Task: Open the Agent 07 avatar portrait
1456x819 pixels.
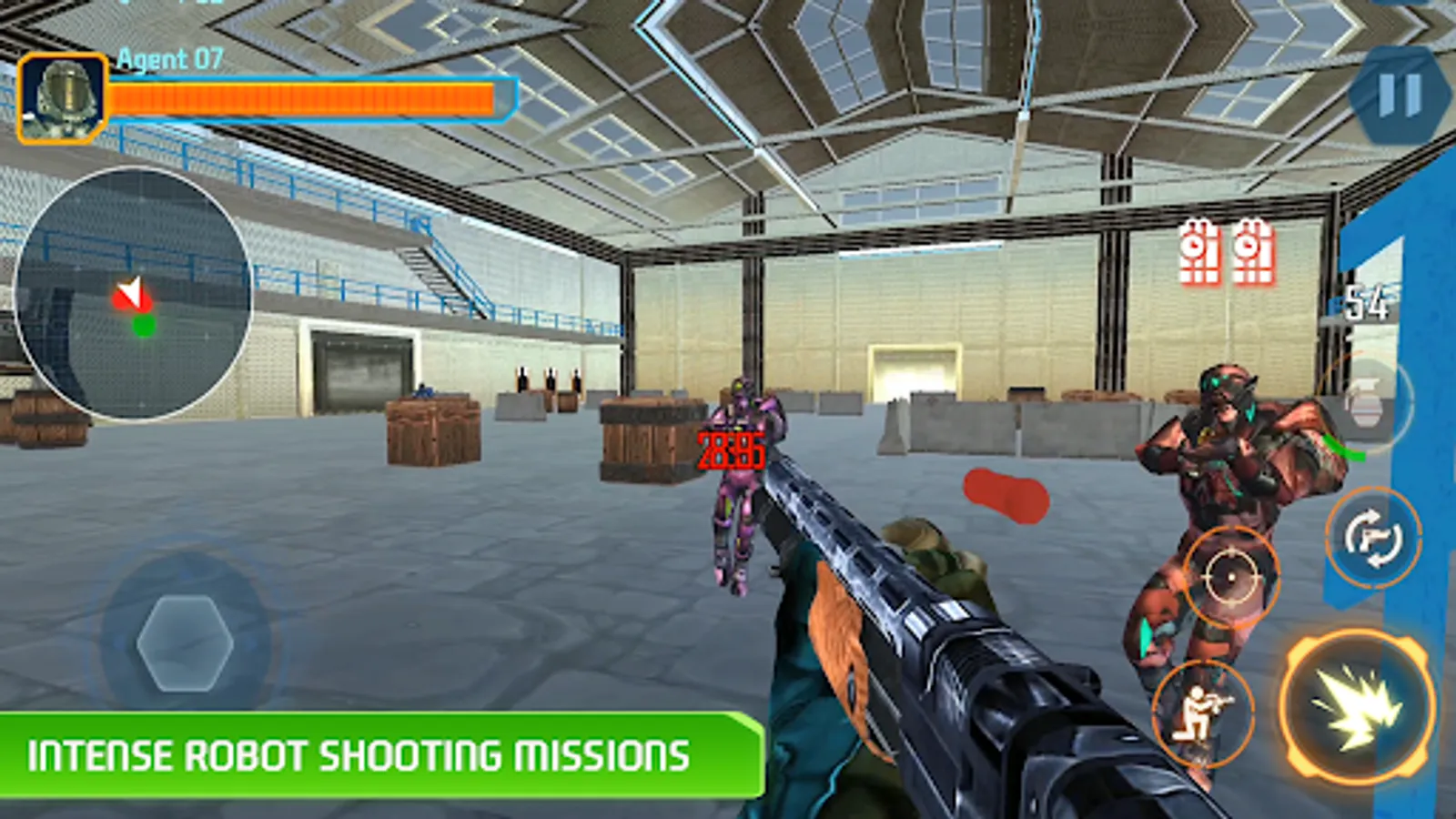Action: pos(62,96)
